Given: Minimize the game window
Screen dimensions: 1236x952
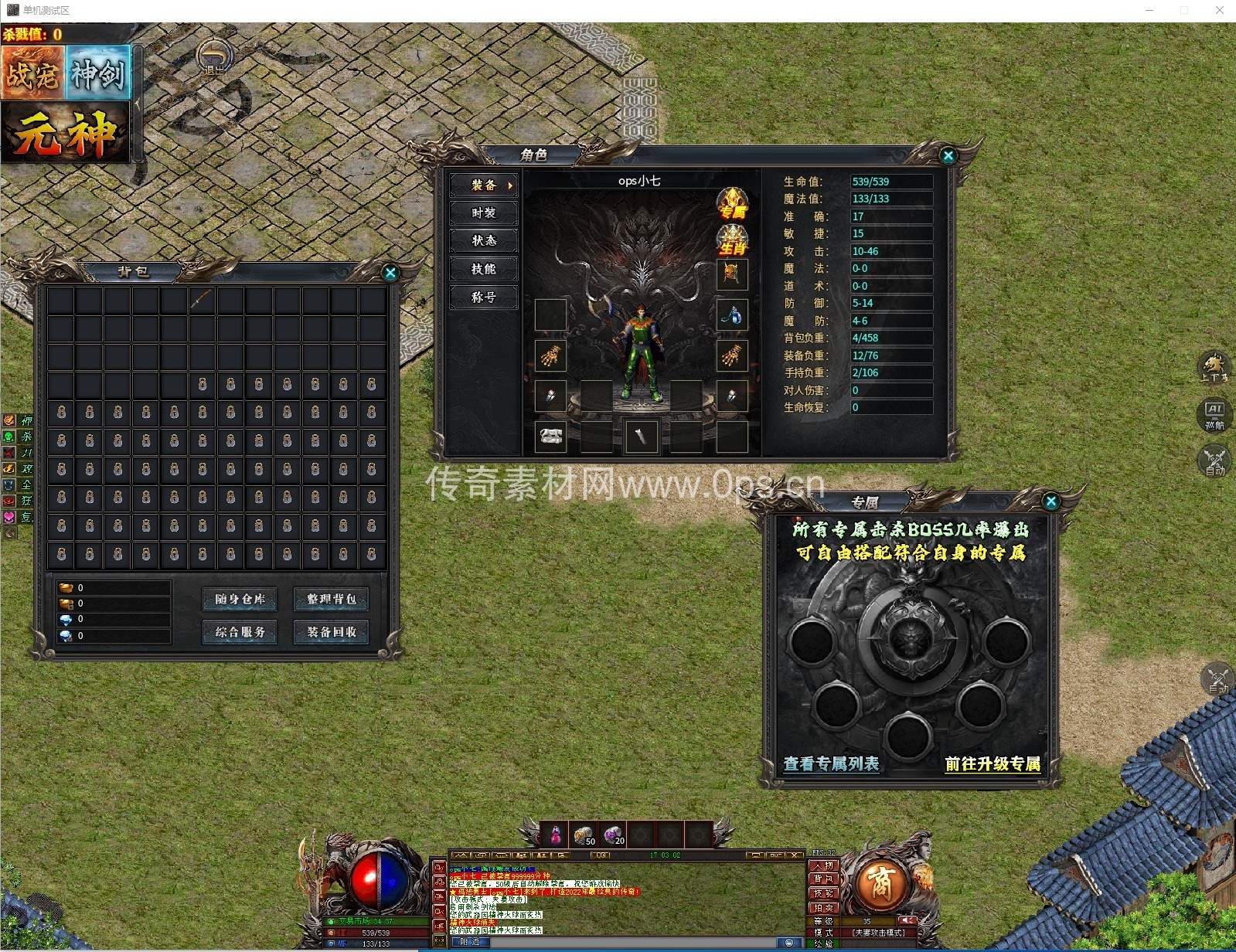Looking at the screenshot, I should 1149,10.
